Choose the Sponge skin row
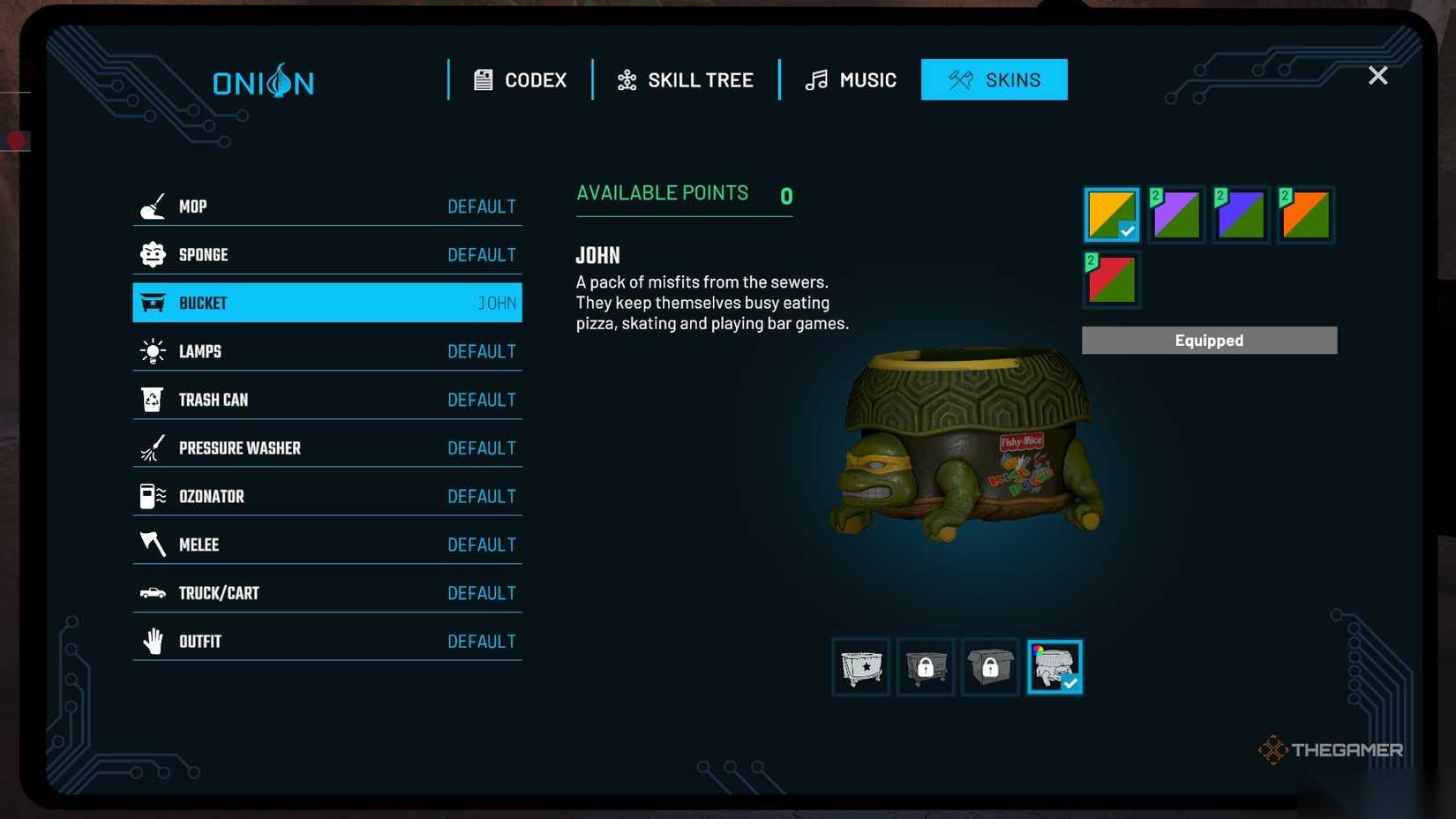The image size is (1456, 819). click(326, 255)
